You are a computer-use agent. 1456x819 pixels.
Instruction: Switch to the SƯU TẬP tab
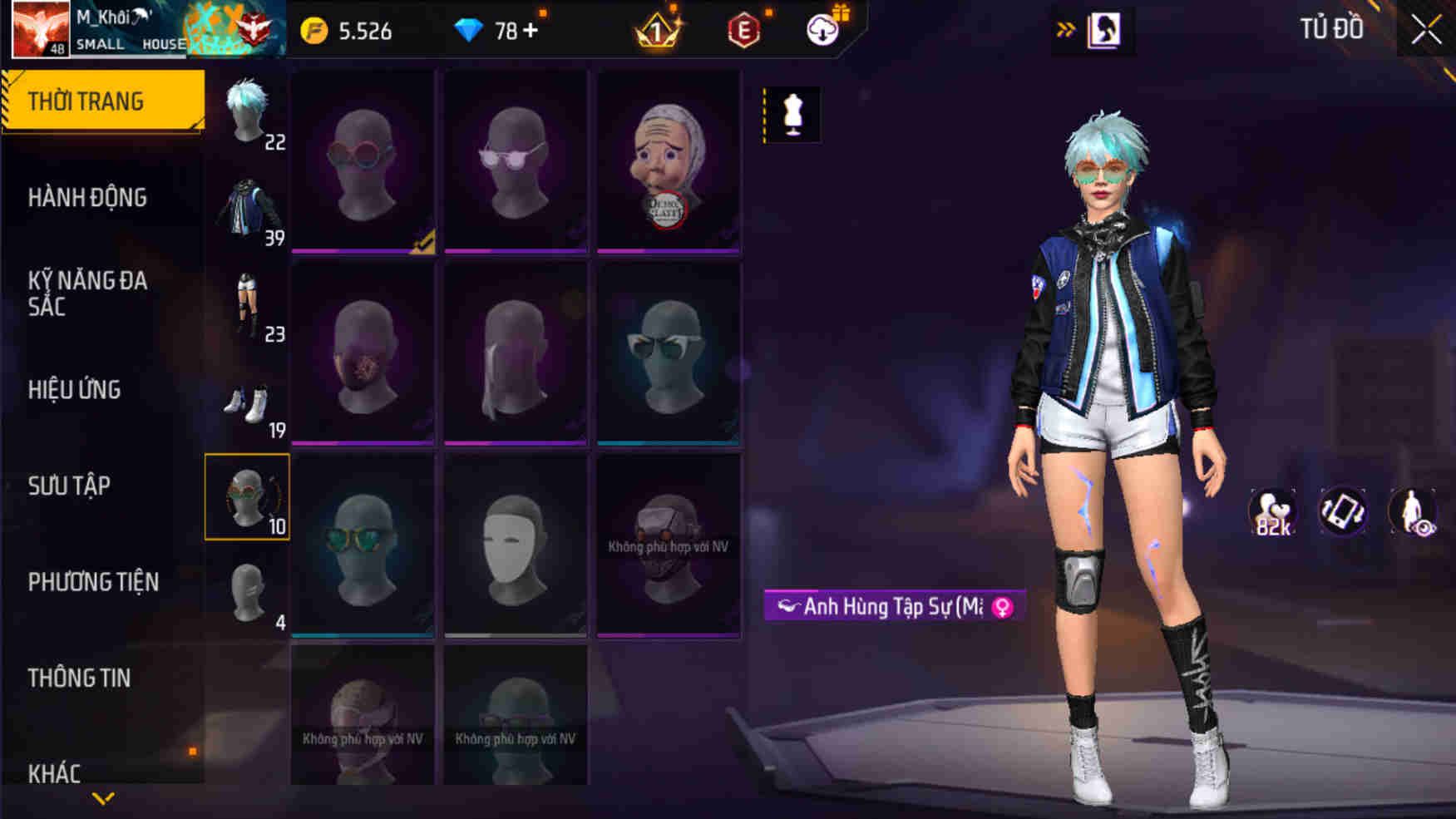[x=71, y=486]
